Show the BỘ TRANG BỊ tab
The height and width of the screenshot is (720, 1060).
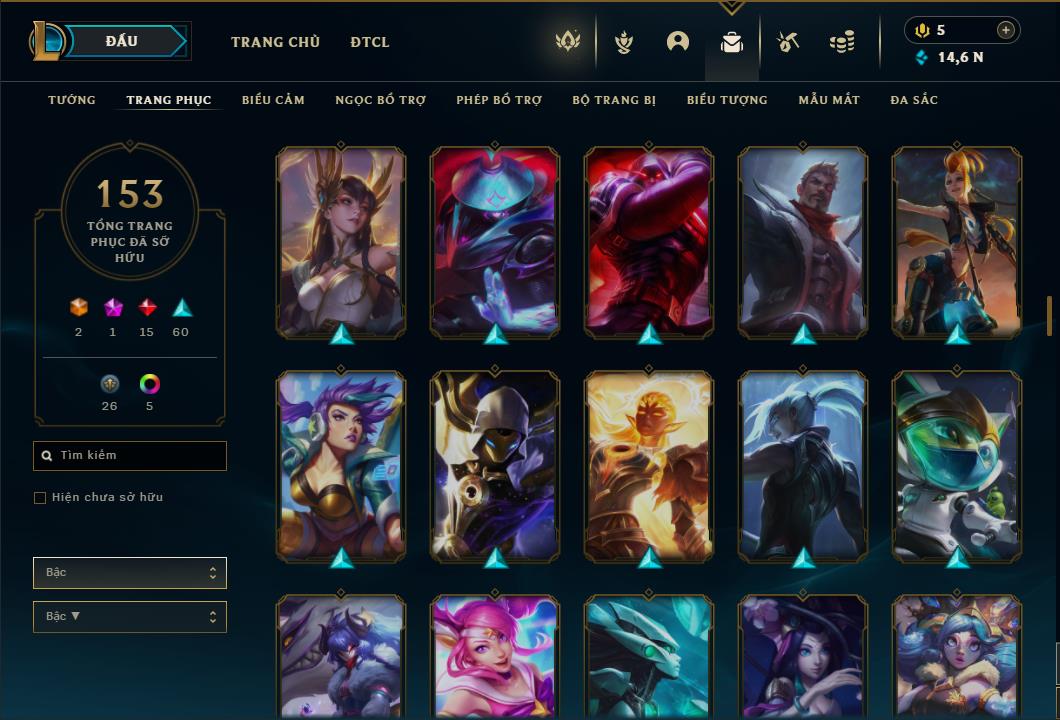point(614,100)
